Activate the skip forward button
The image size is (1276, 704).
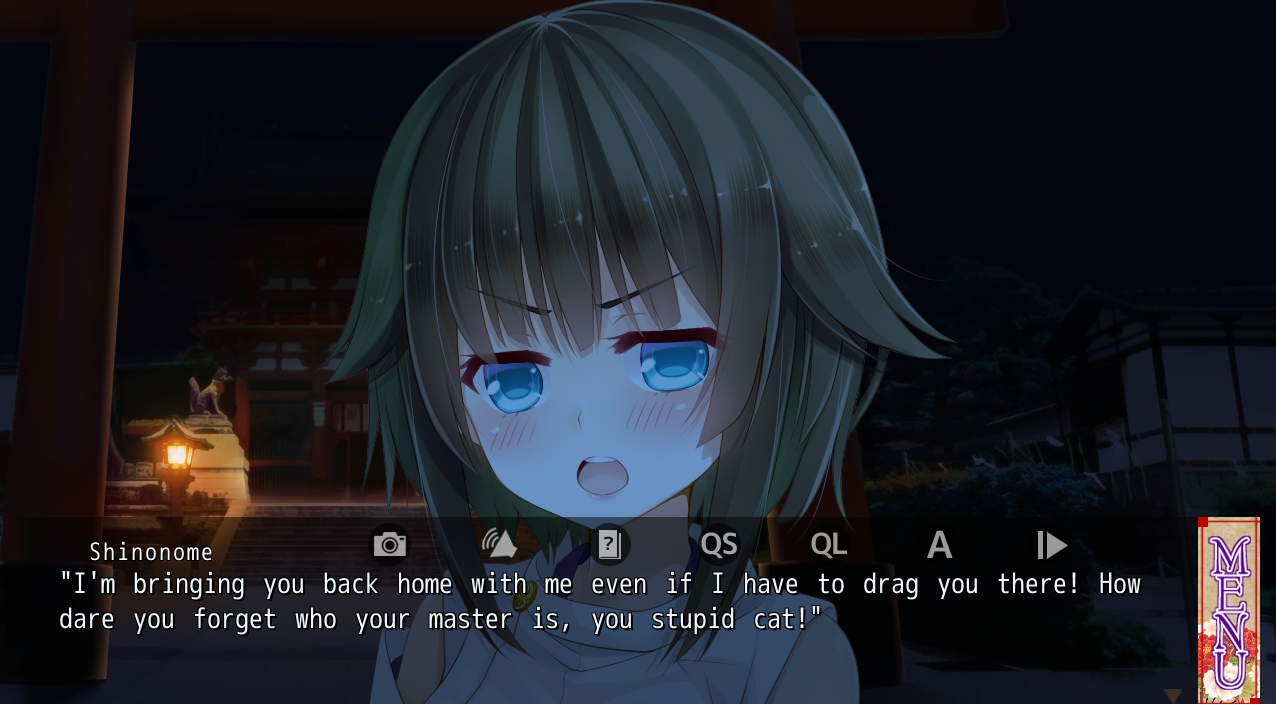pos(1051,545)
